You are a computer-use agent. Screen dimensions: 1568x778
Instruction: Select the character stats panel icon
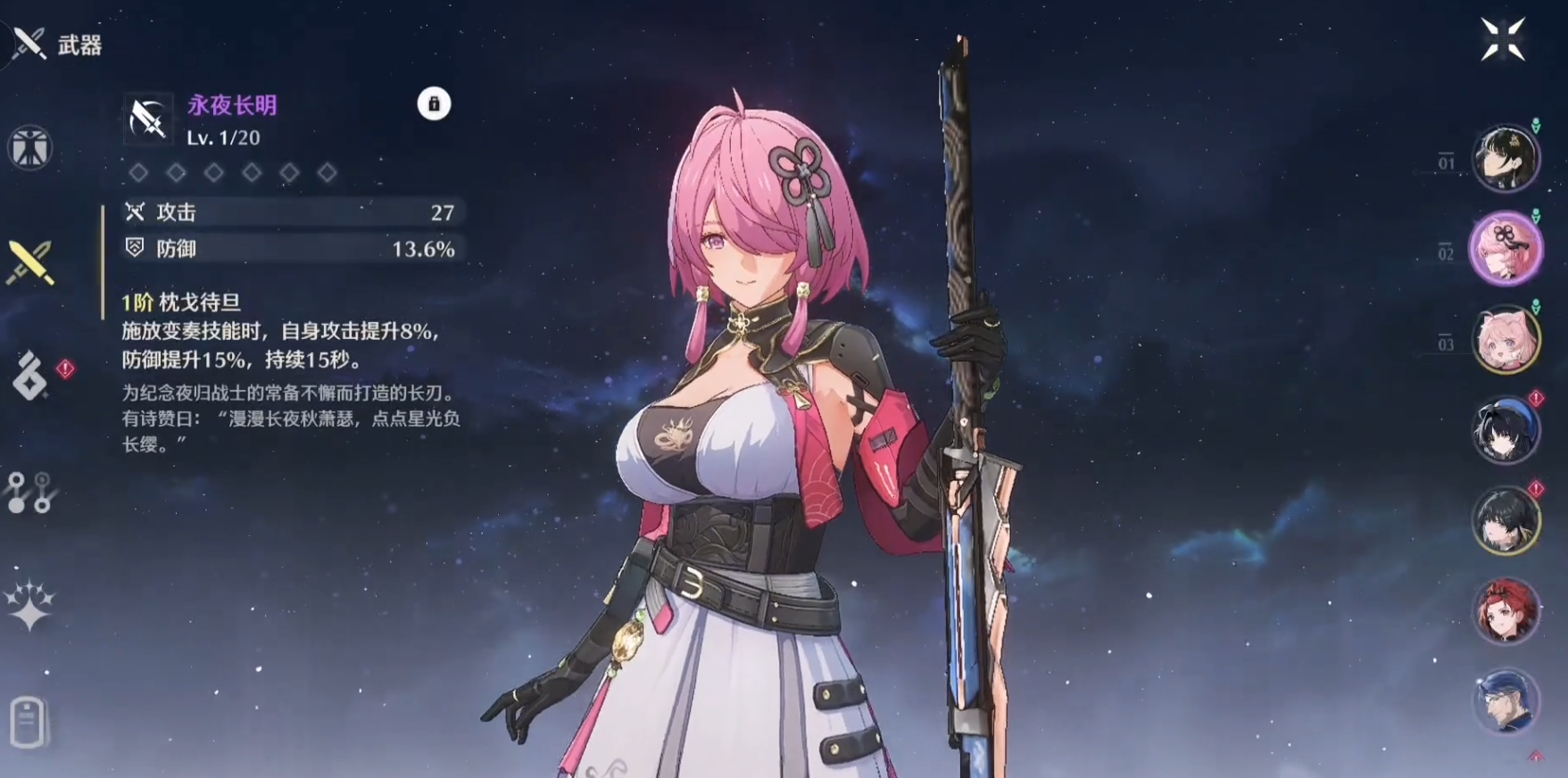(x=29, y=148)
